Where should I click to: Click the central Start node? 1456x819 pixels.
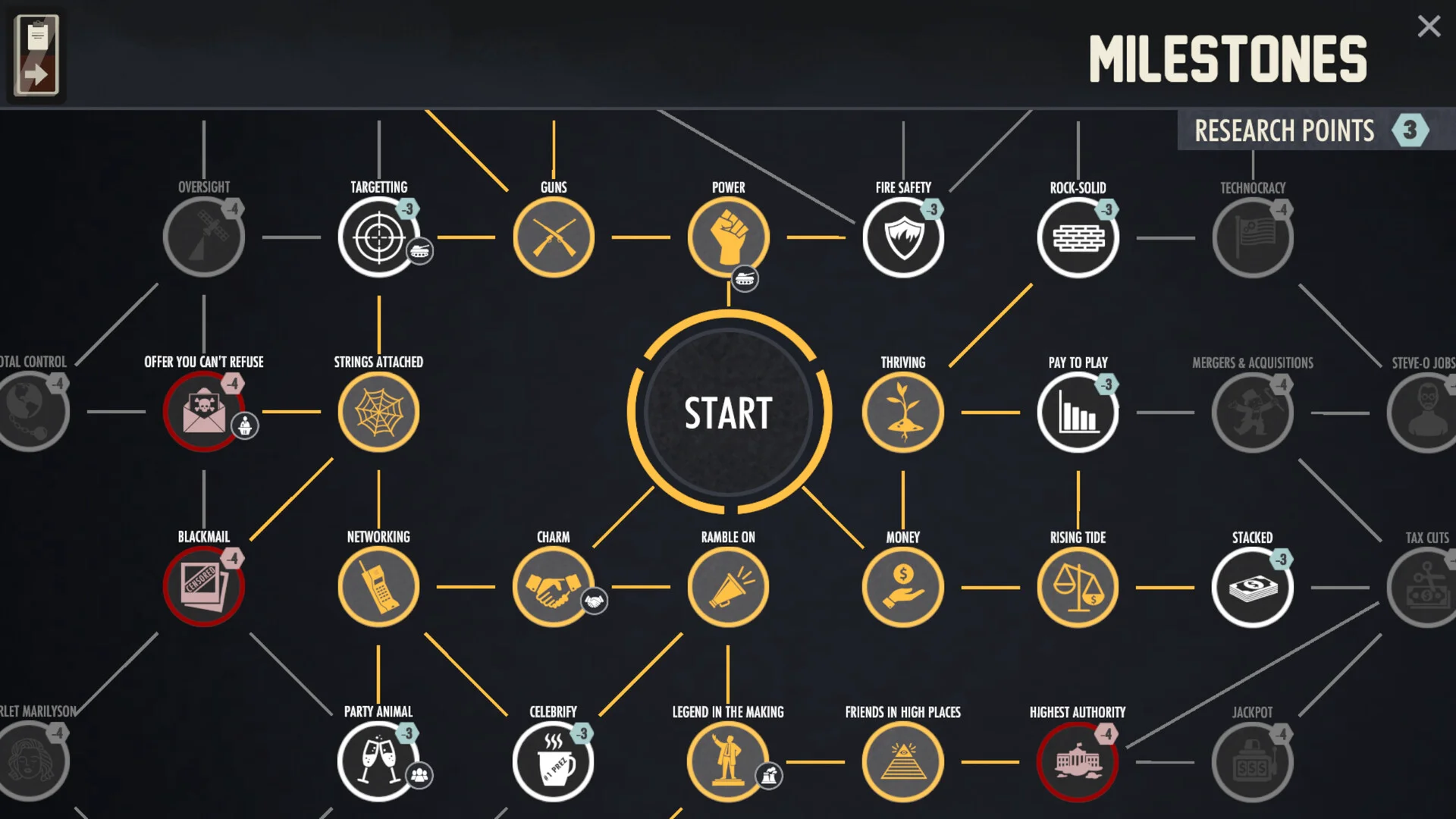click(x=728, y=413)
